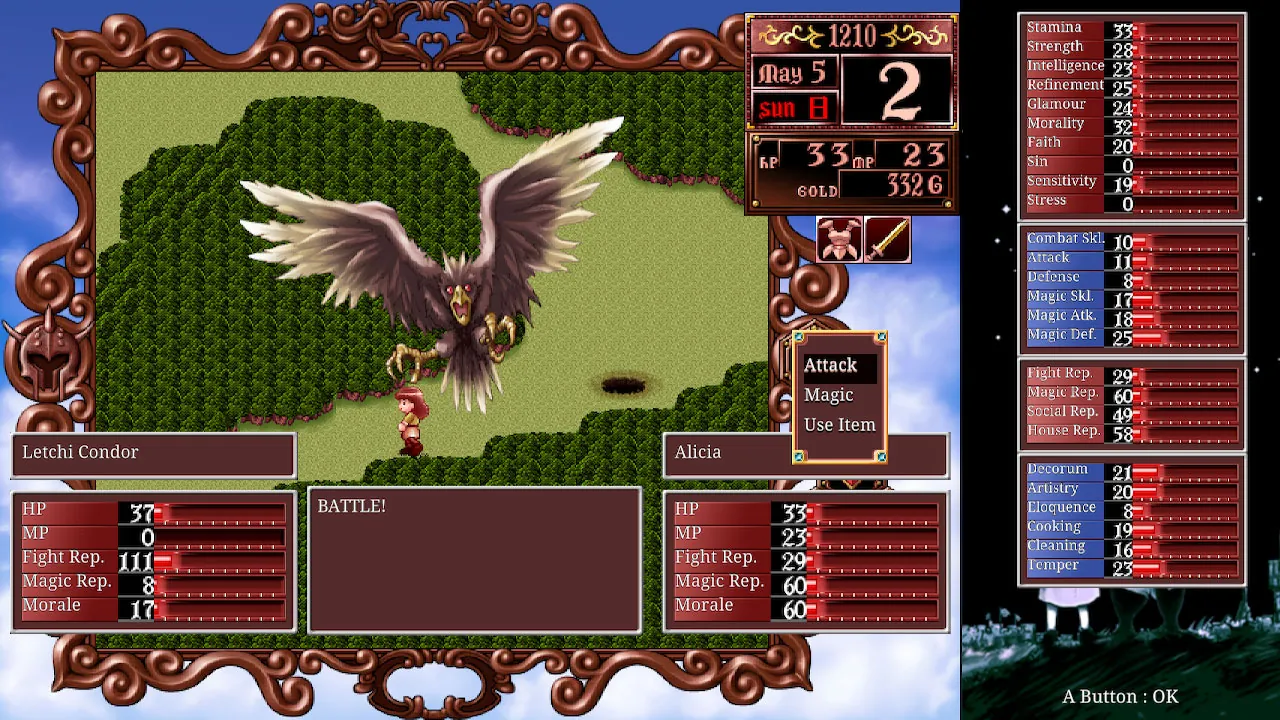Choose Use Item in the command menu
Image resolution: width=1280 pixels, height=720 pixels.
pyautogui.click(x=840, y=424)
